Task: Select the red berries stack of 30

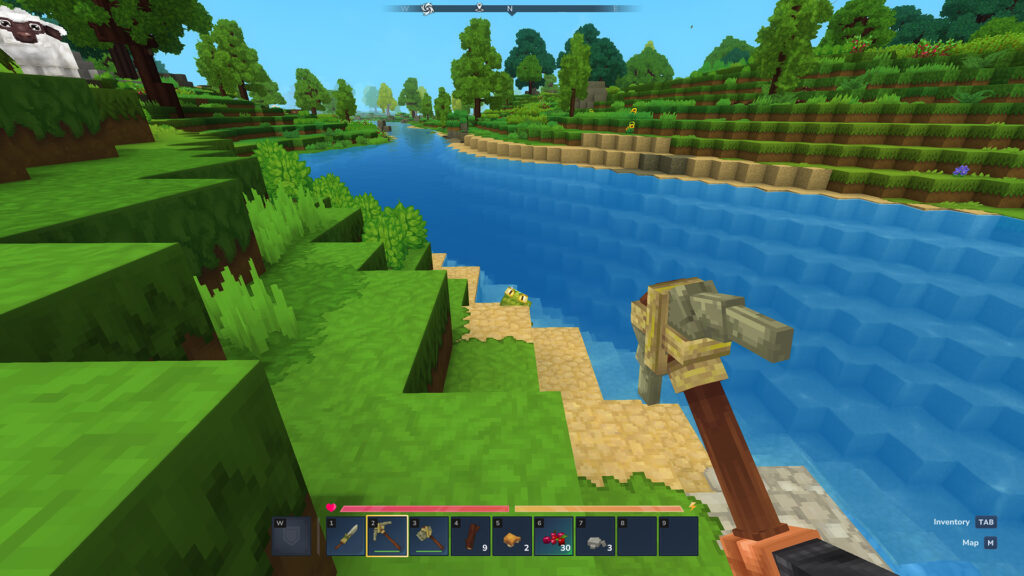Action: pos(553,536)
